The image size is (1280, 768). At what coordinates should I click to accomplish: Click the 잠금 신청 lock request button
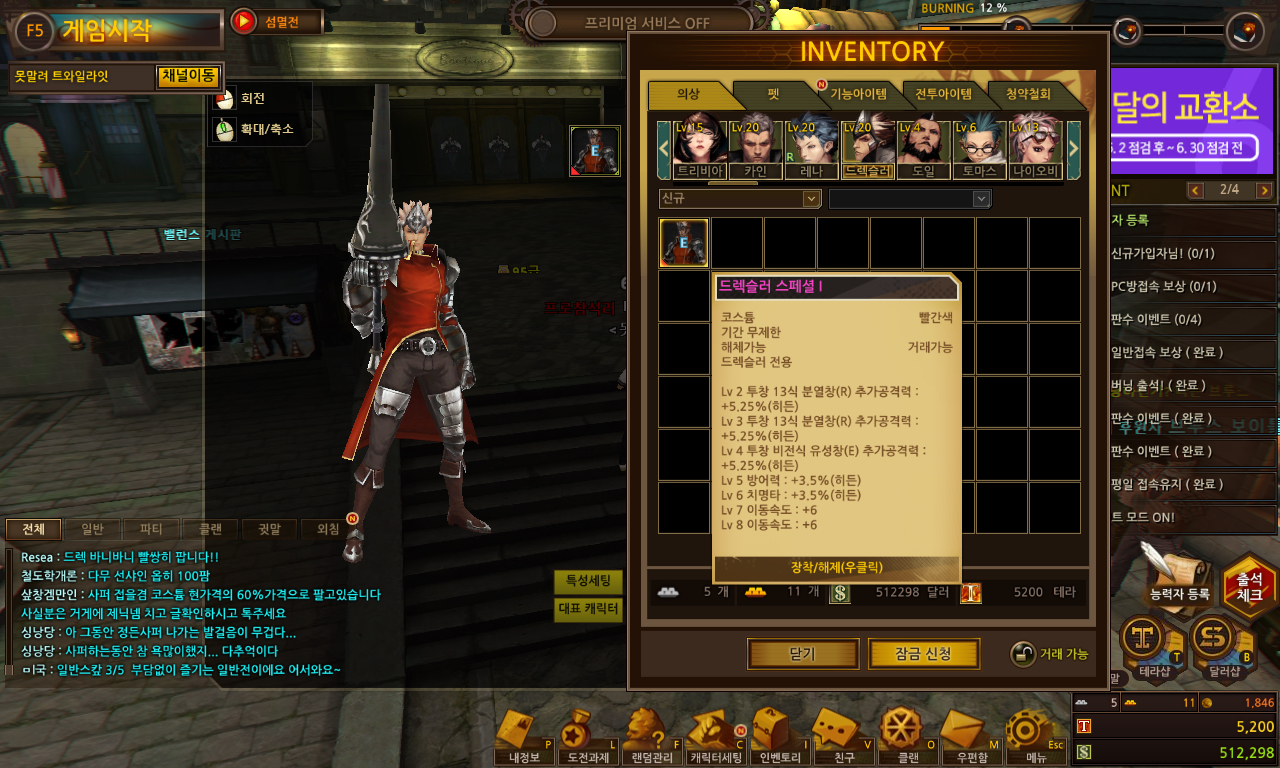pyautogui.click(x=923, y=654)
